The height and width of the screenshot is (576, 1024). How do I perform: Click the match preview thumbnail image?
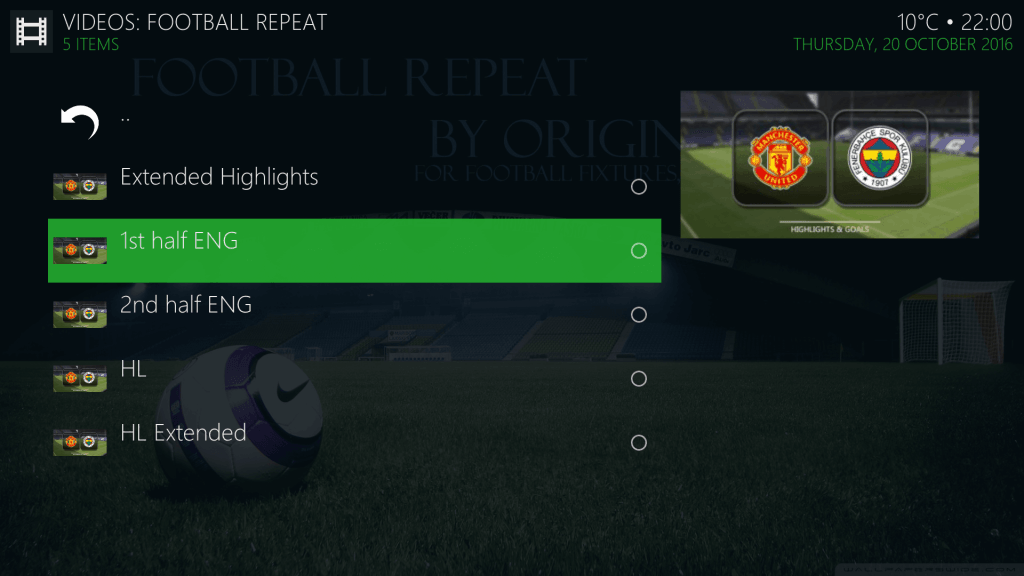(x=829, y=164)
